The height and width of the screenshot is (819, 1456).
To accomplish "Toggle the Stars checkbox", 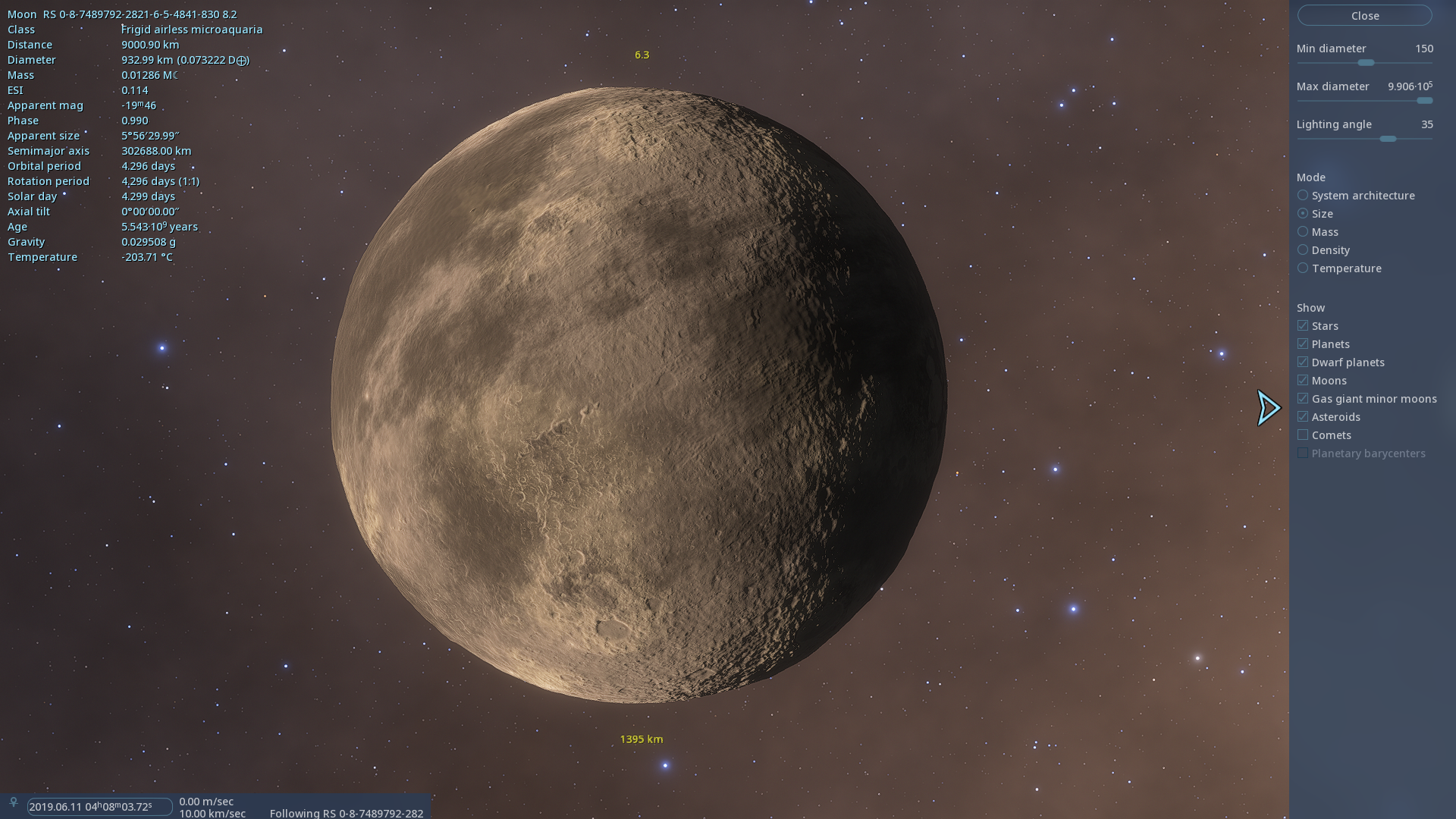I will pos(1303,326).
